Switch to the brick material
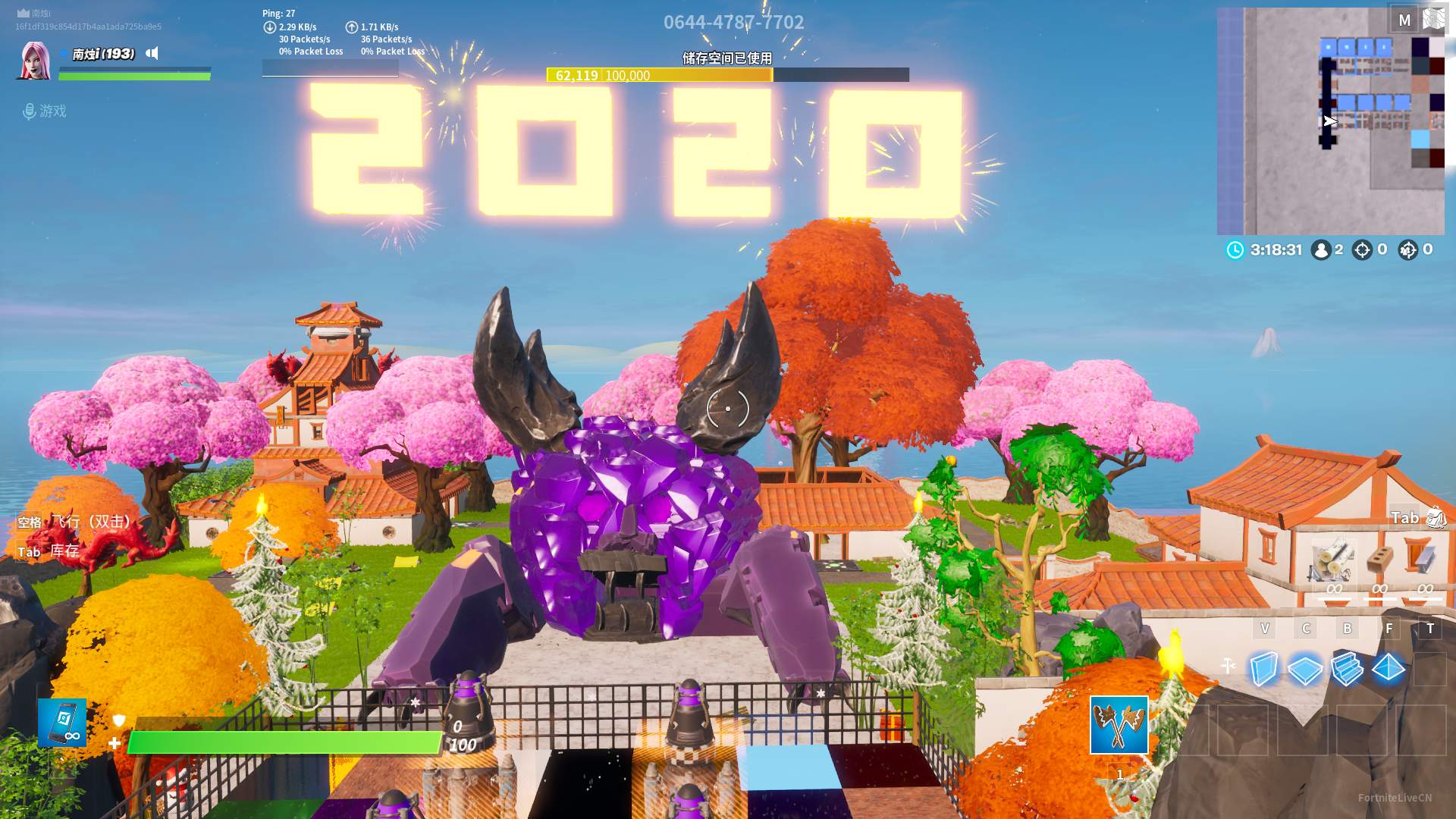 point(1380,561)
